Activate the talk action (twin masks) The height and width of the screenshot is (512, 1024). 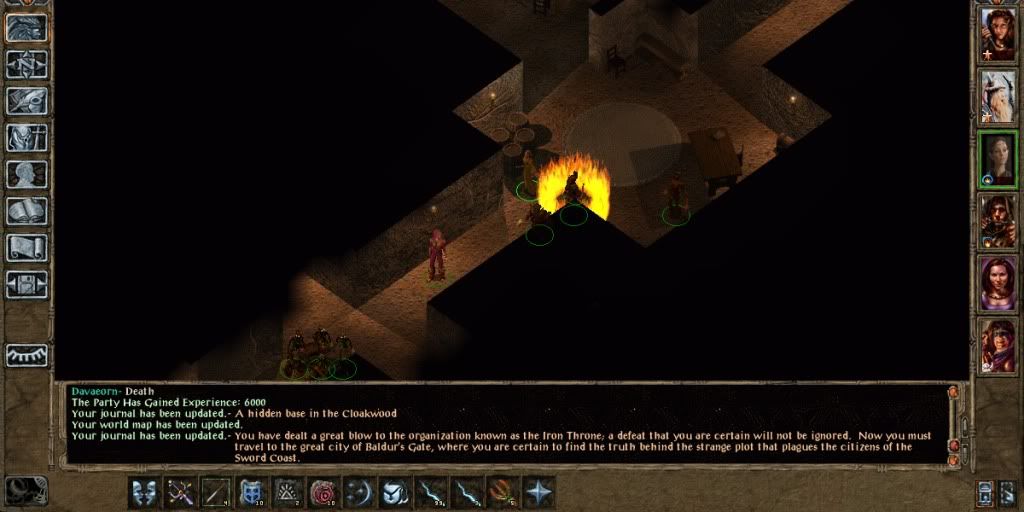coord(145,492)
